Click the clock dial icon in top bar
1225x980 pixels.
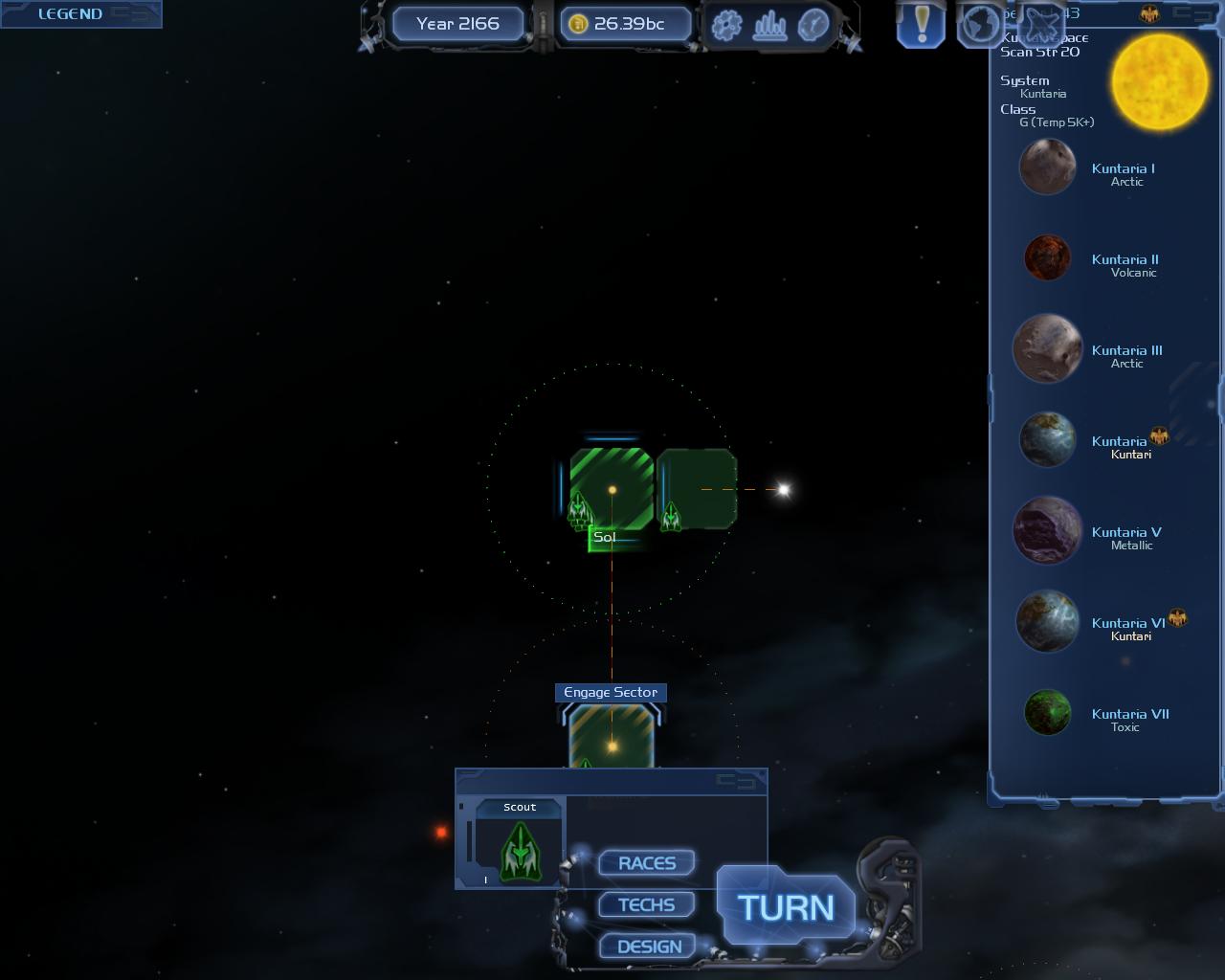click(813, 26)
